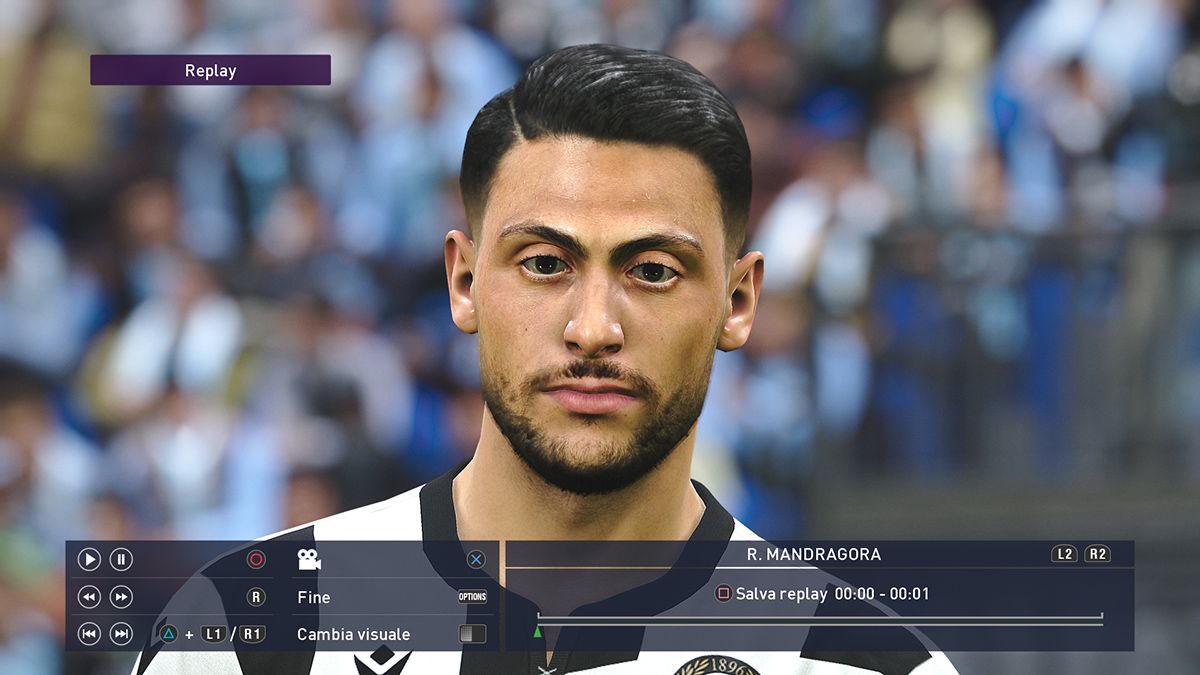Start replay with the play button

[89, 560]
